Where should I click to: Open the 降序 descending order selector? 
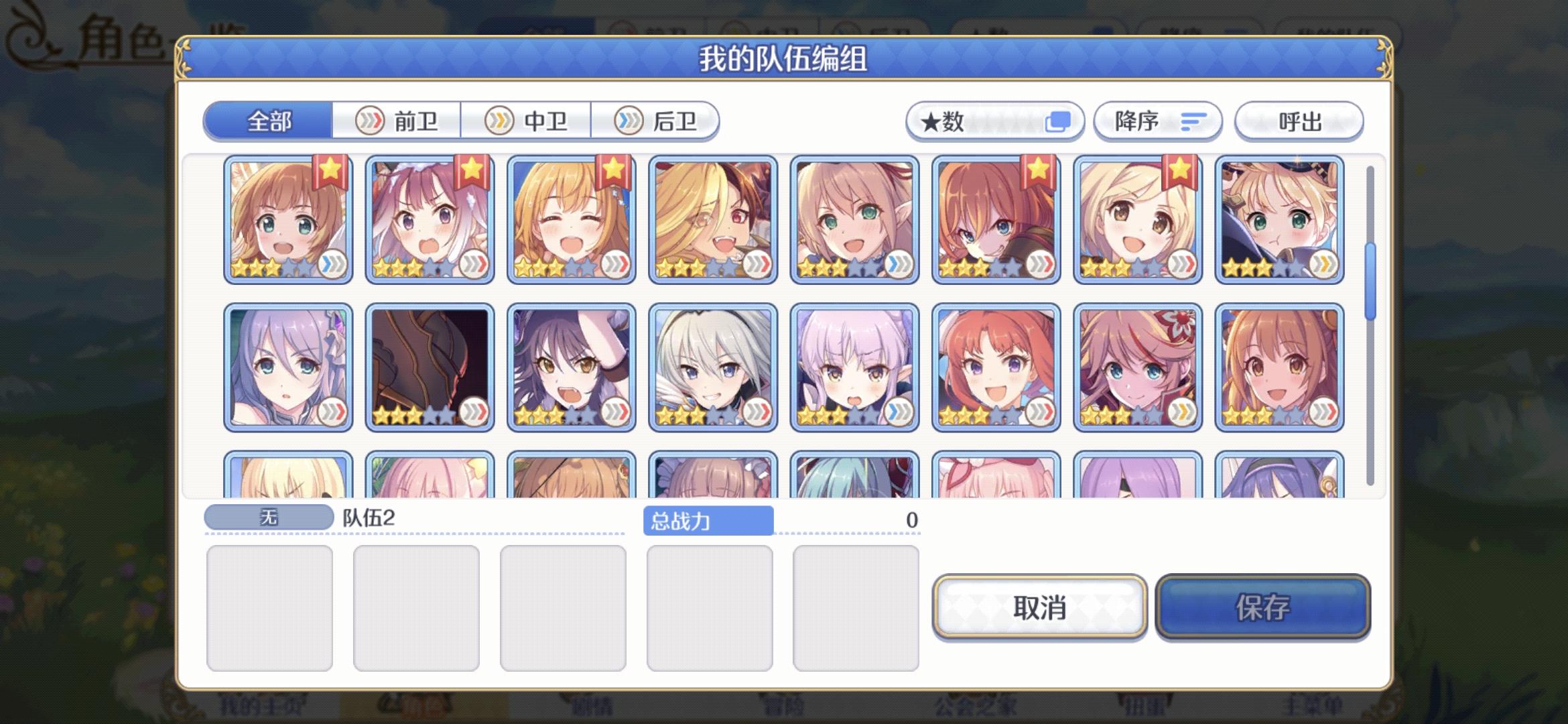1156,121
